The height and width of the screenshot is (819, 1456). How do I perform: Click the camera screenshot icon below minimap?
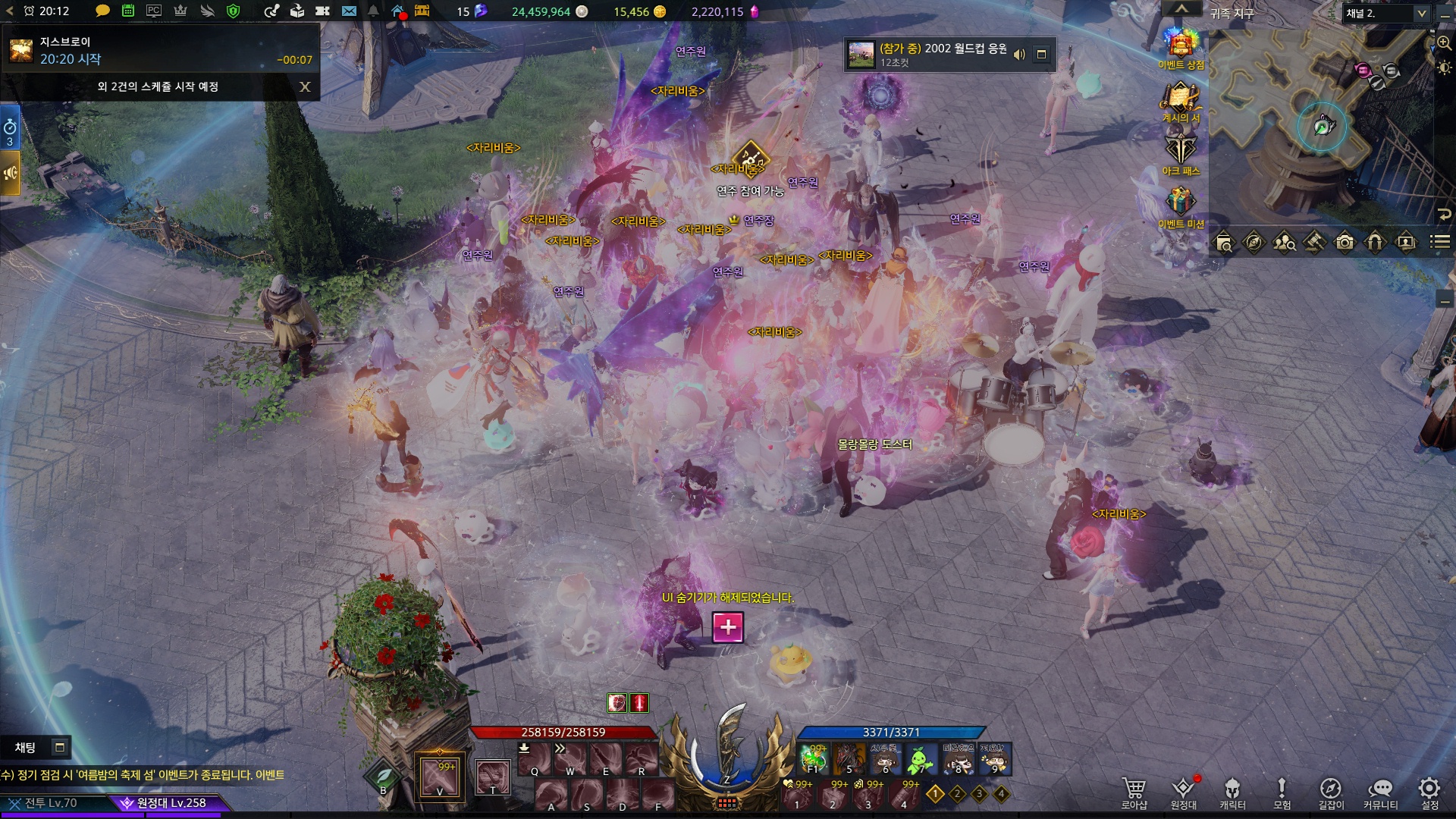click(1345, 243)
